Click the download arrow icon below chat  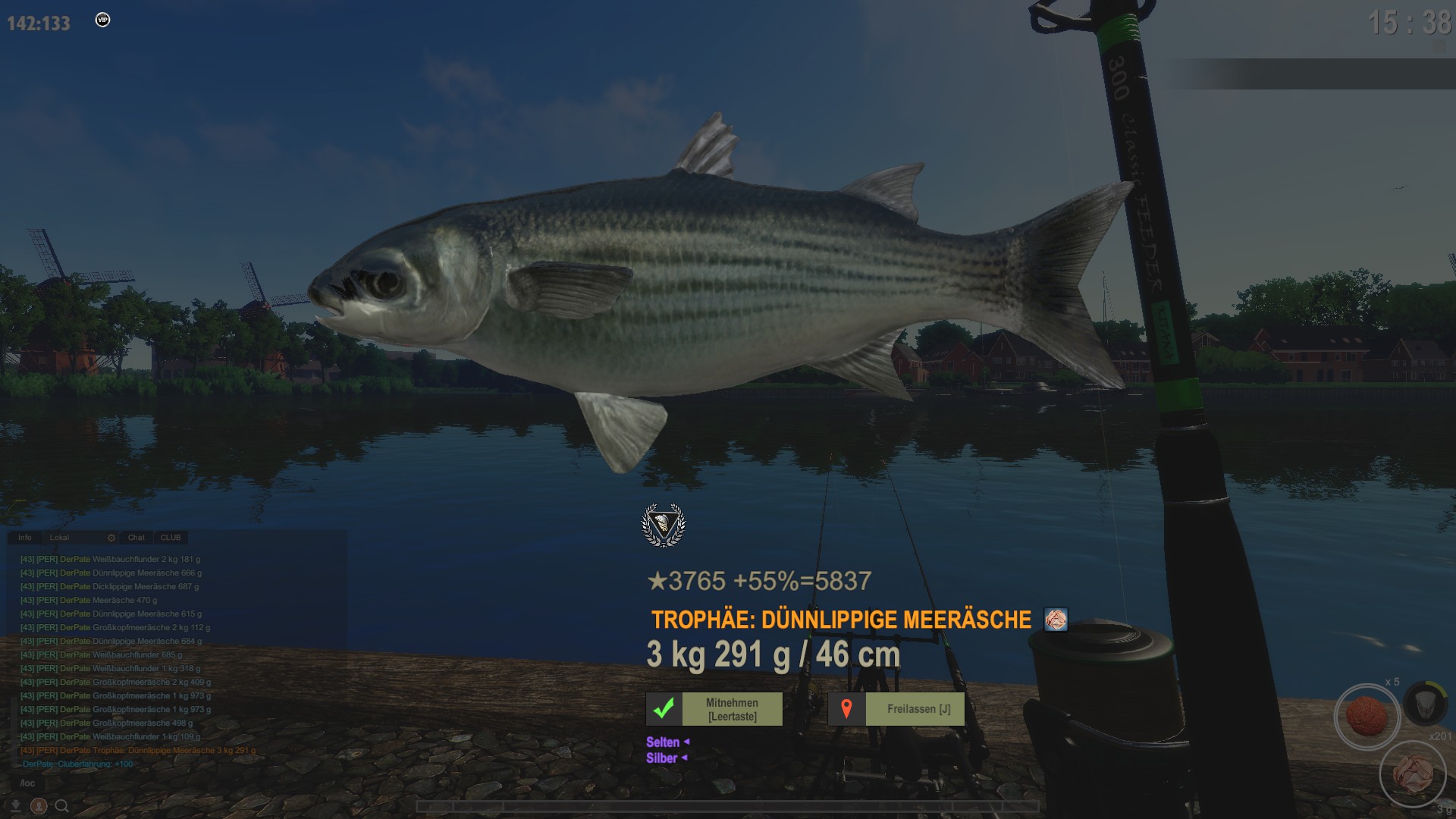15,805
